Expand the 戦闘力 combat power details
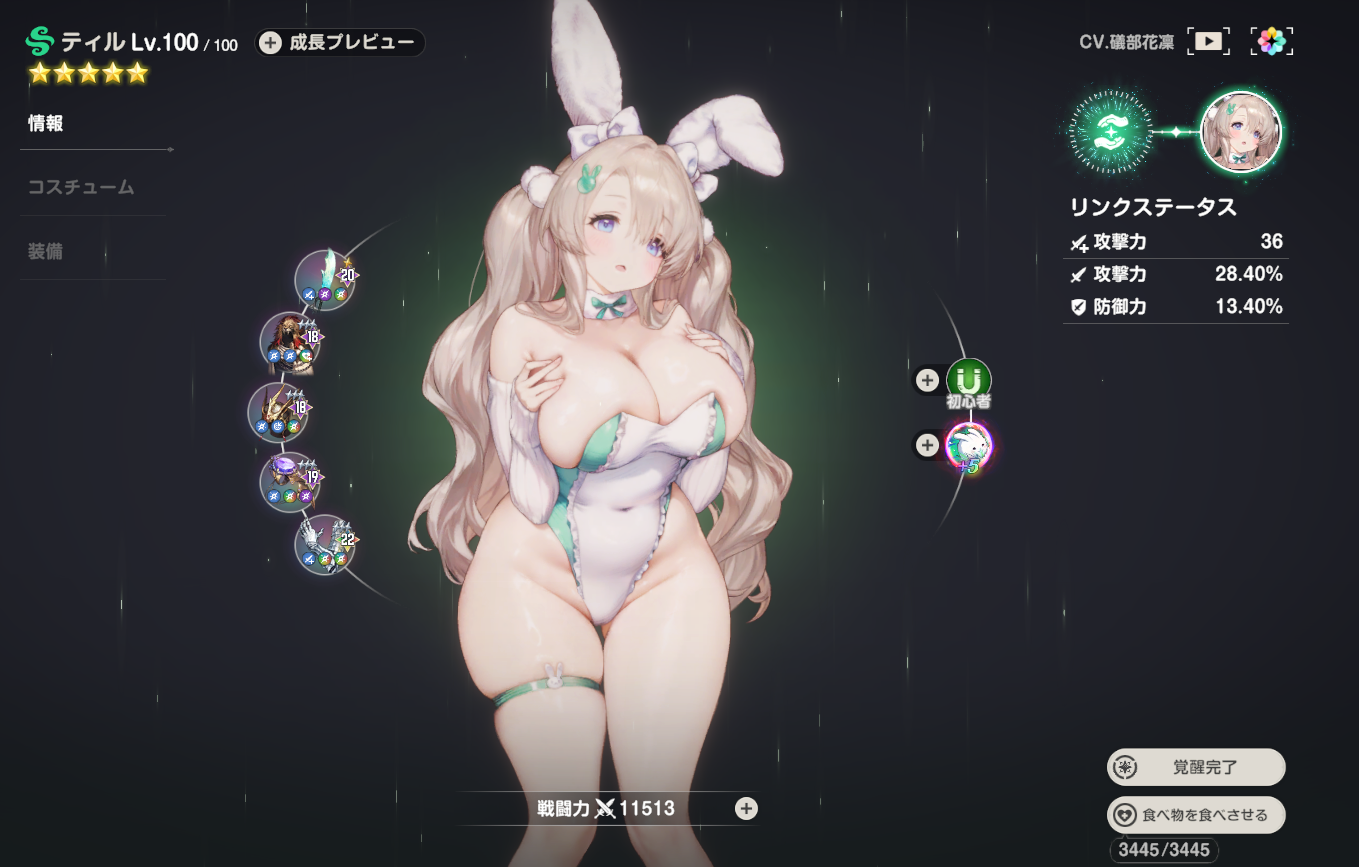The width and height of the screenshot is (1359, 867). pyautogui.click(x=746, y=809)
